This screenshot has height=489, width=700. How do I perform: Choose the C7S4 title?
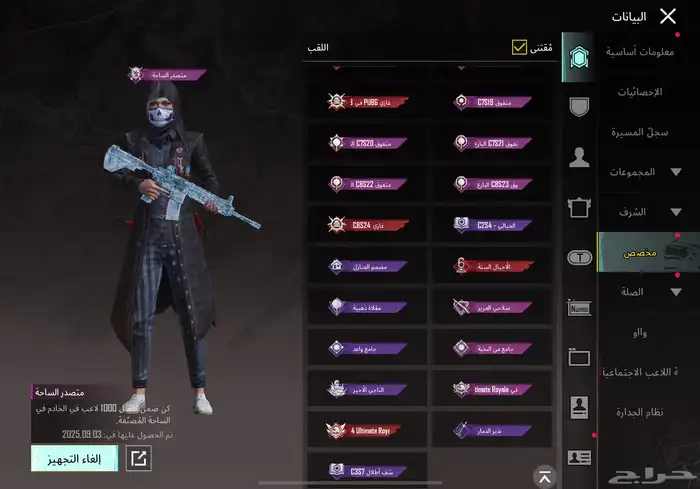(x=490, y=224)
